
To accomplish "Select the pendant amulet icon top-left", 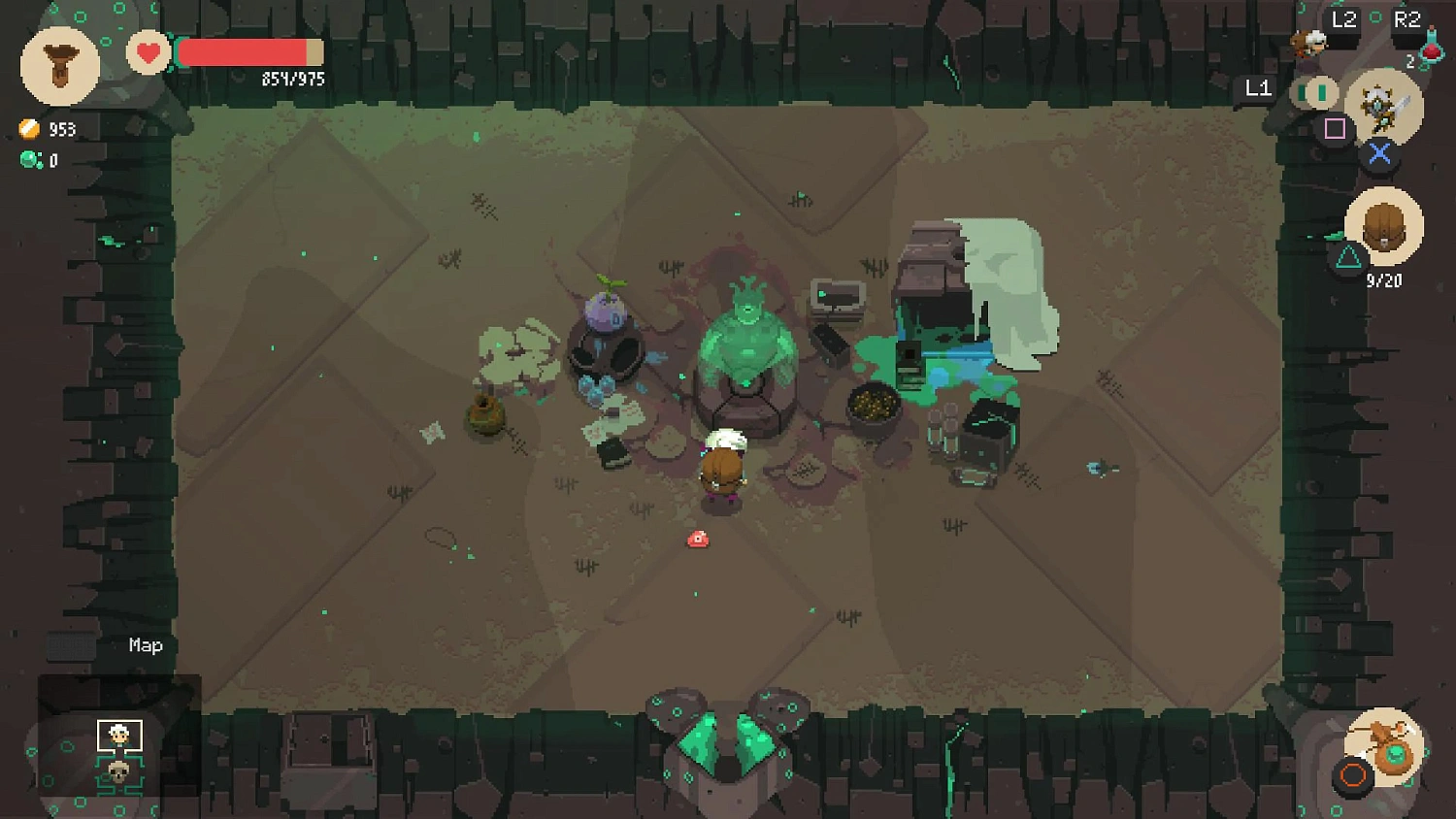I will coord(60,63).
